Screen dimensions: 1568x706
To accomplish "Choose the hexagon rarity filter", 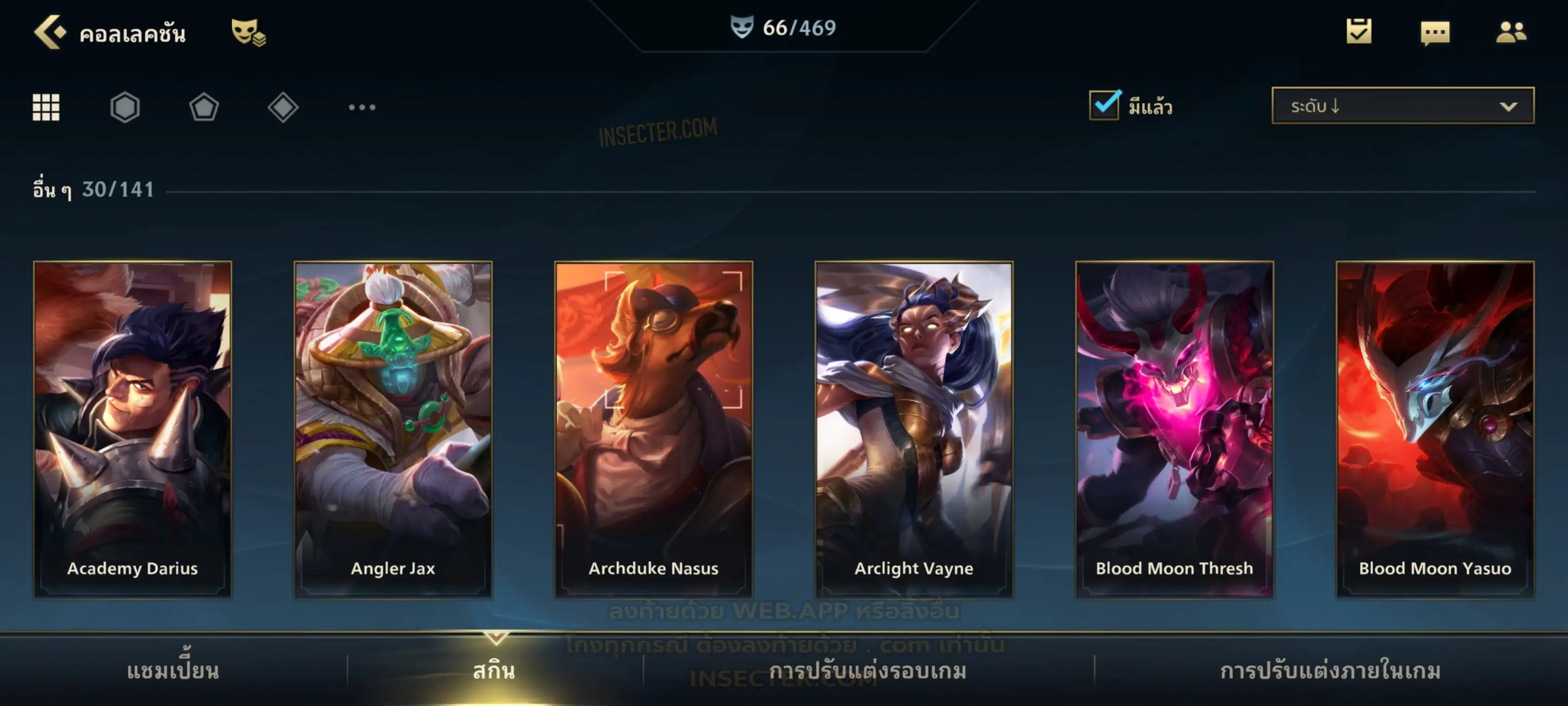I will point(125,107).
